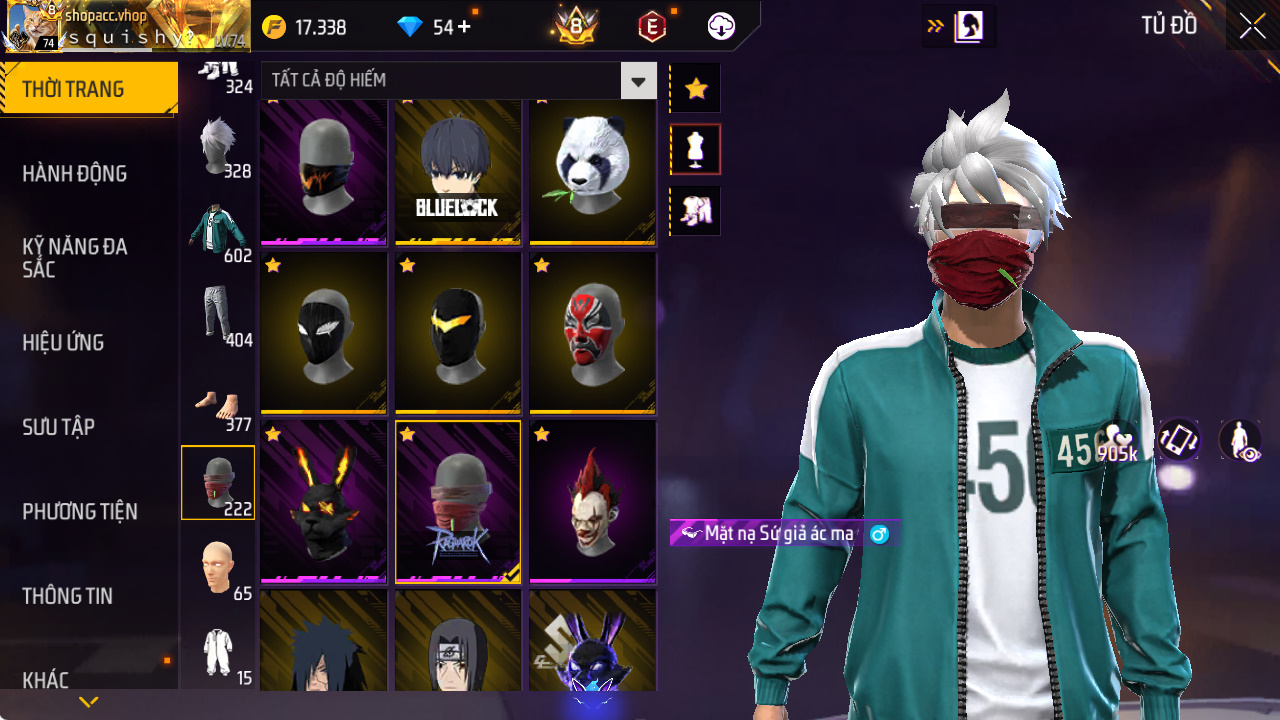1280x720 pixels.
Task: Select the panda mask thumbnail
Action: click(591, 165)
